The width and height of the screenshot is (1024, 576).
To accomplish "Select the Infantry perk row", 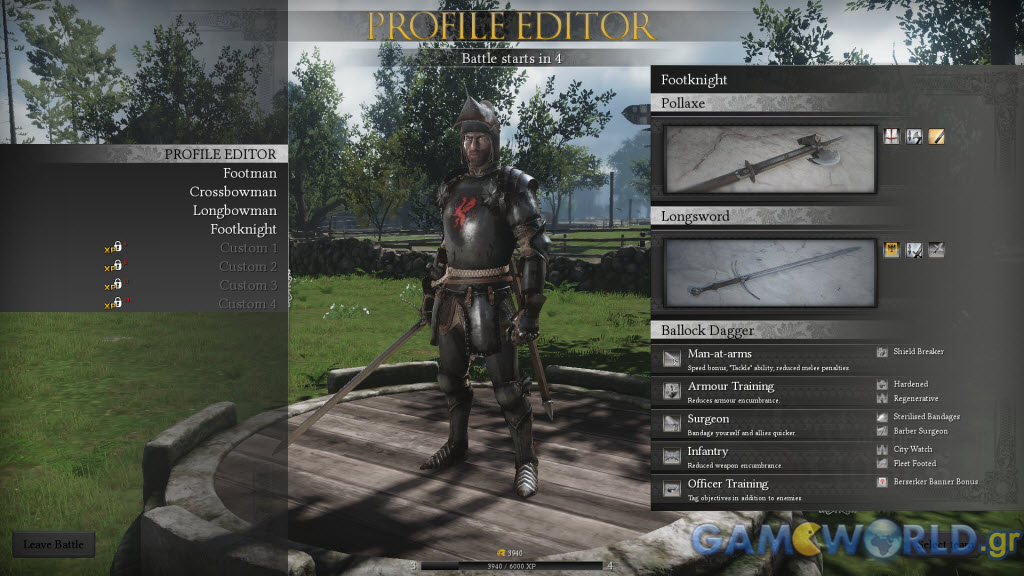I will point(762,457).
